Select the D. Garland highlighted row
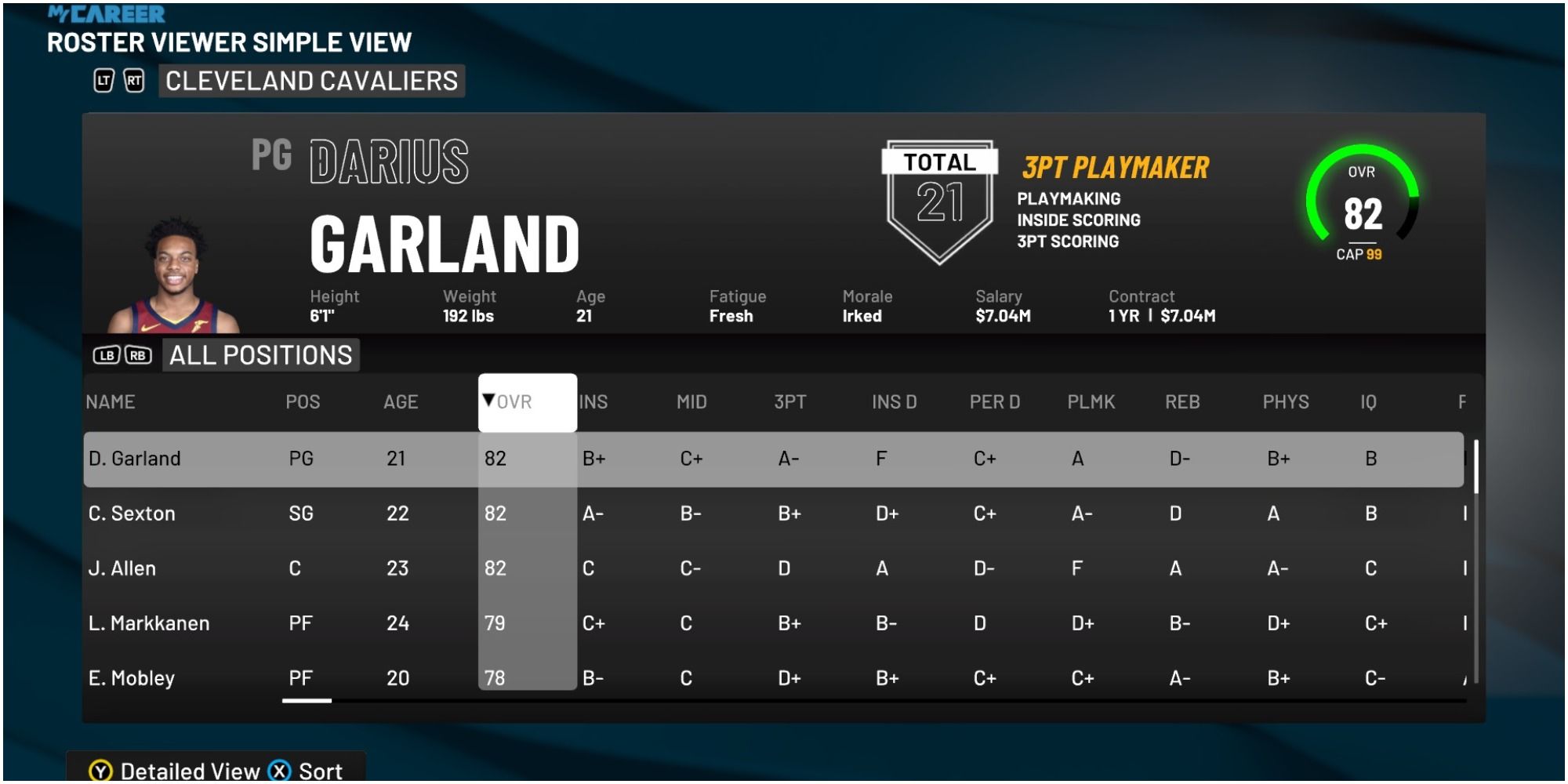Viewport: 1568px width, 784px height. coord(470,459)
